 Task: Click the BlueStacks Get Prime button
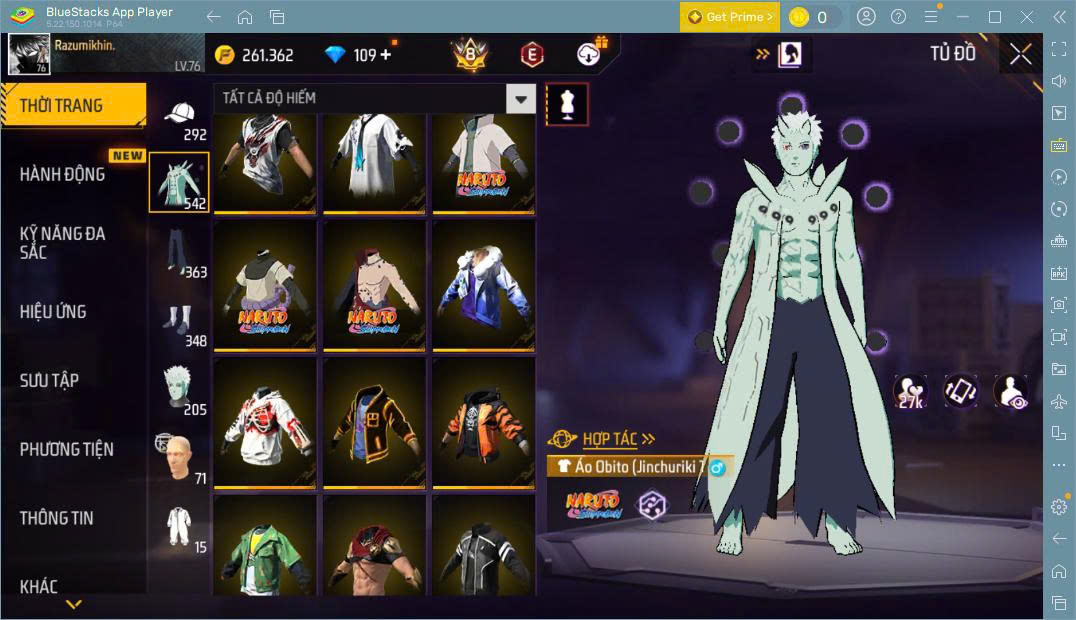coord(729,17)
